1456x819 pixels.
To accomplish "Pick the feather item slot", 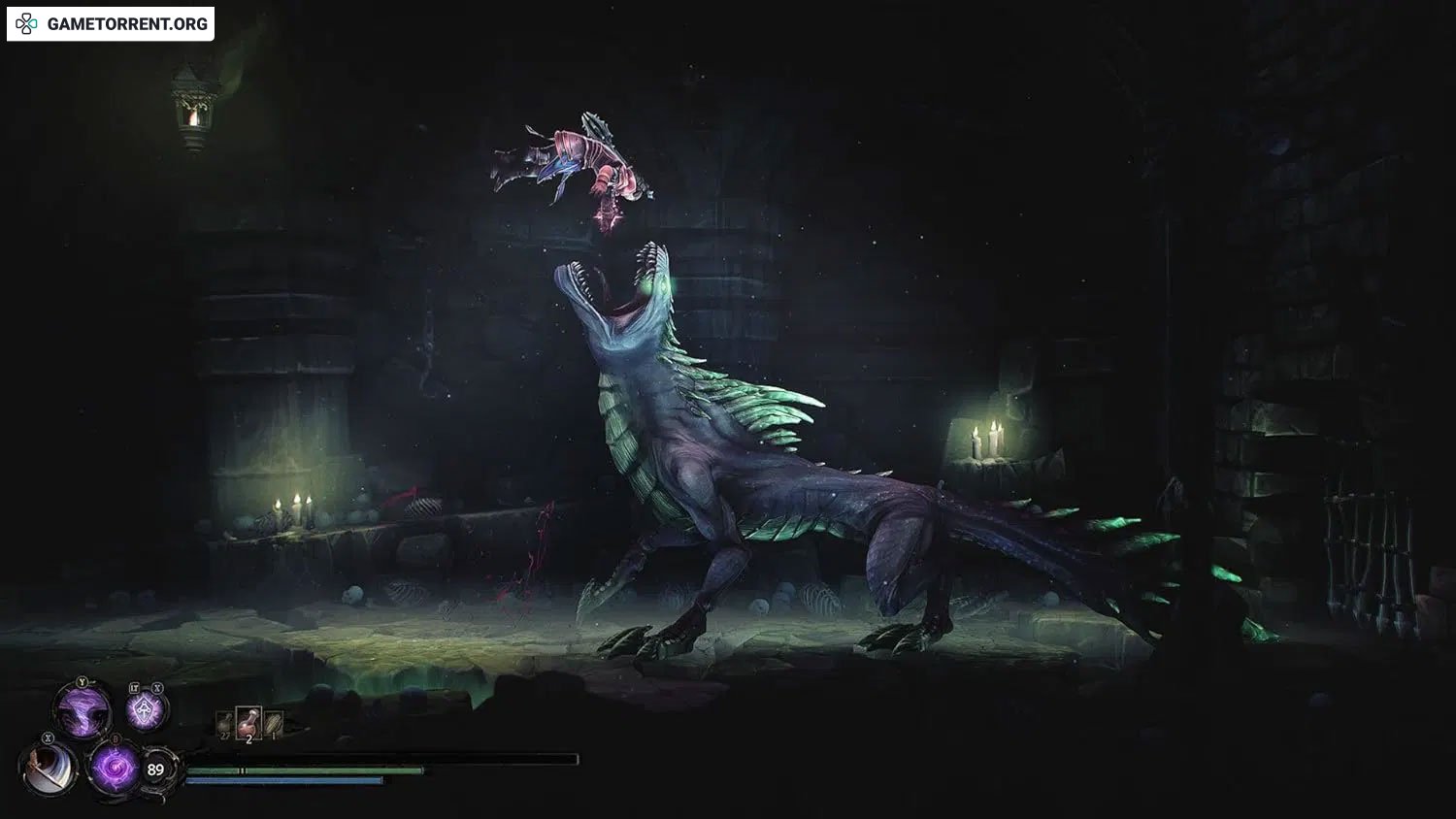I will point(273,723).
